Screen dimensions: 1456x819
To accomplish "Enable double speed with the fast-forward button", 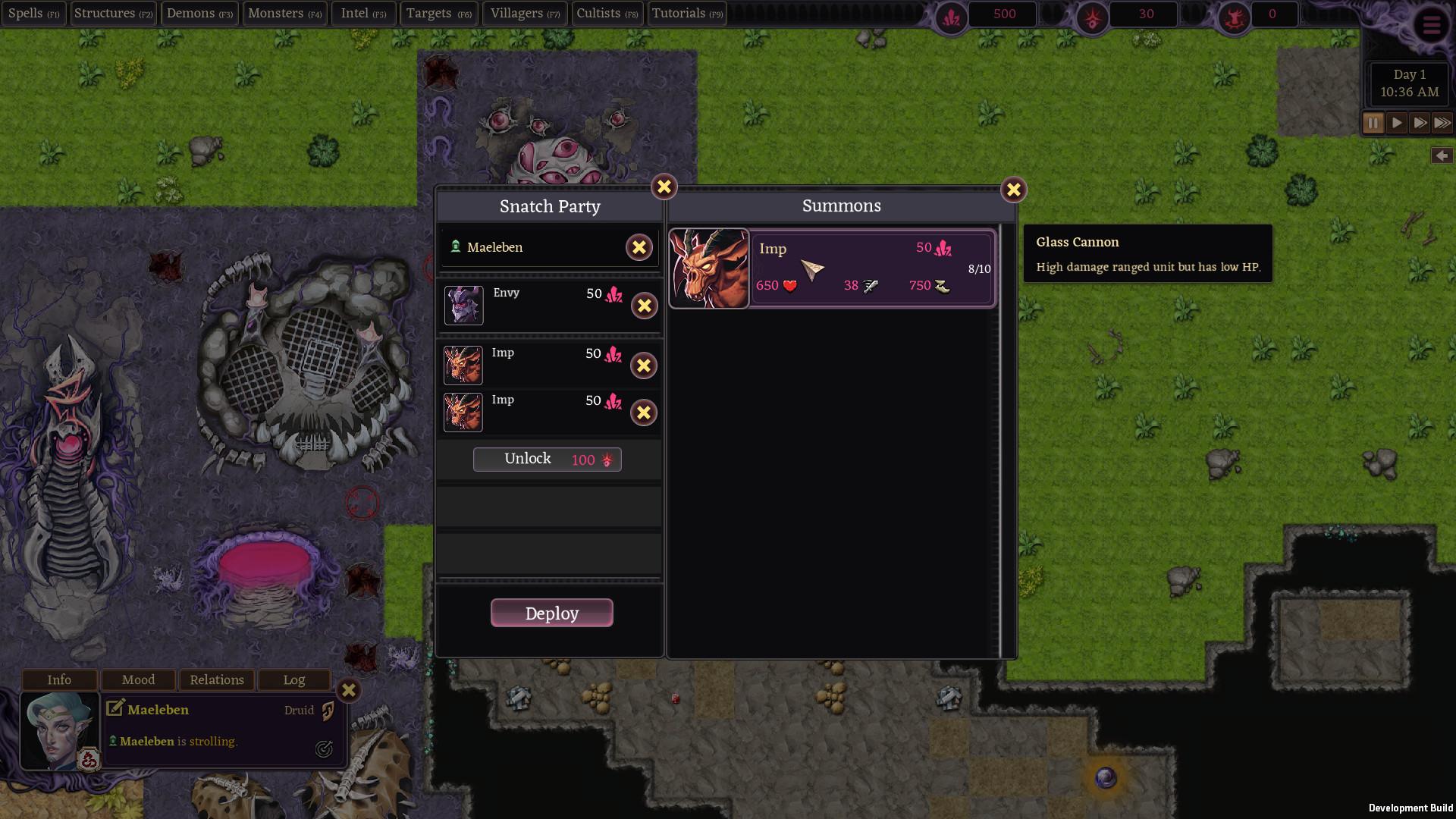I will pyautogui.click(x=1420, y=122).
